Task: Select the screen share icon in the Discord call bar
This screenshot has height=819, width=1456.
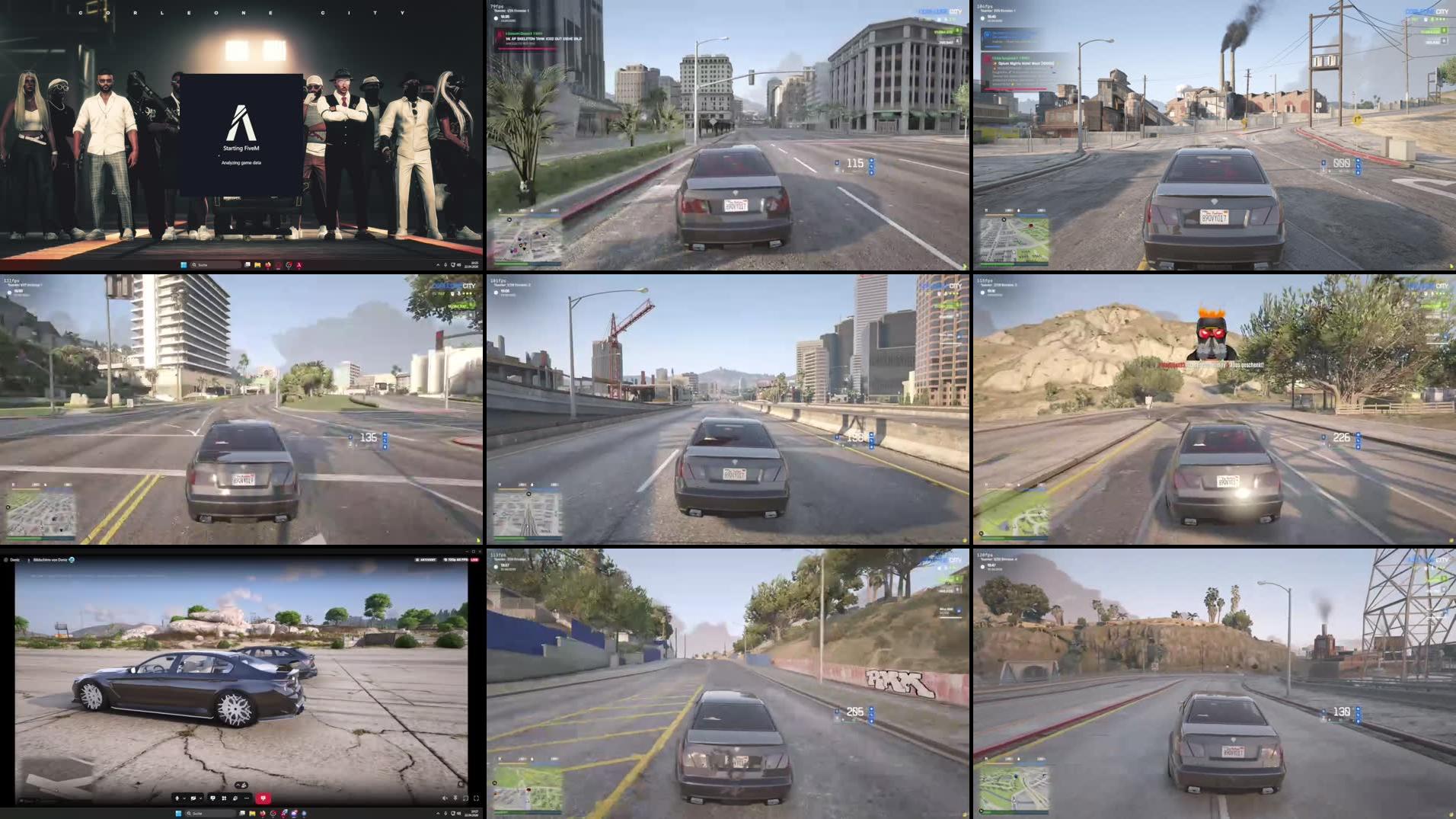Action: tap(212, 798)
